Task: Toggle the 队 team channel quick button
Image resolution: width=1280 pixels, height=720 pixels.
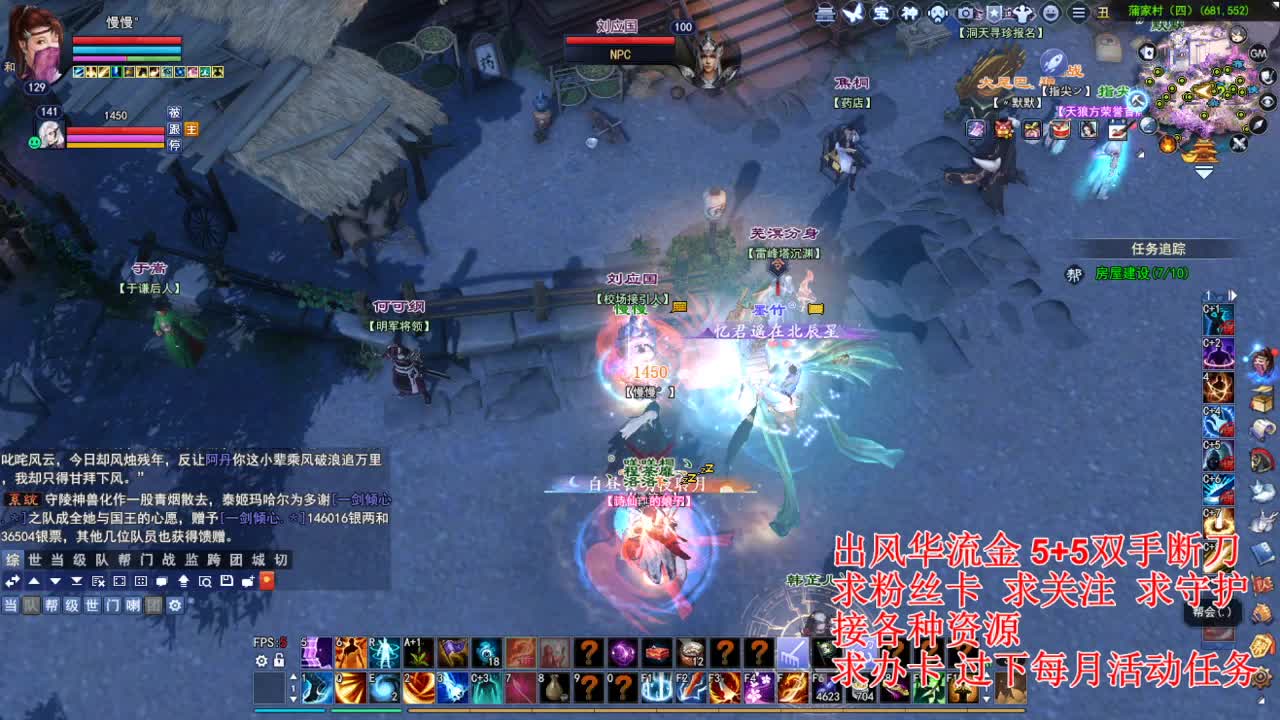Action: [32, 606]
